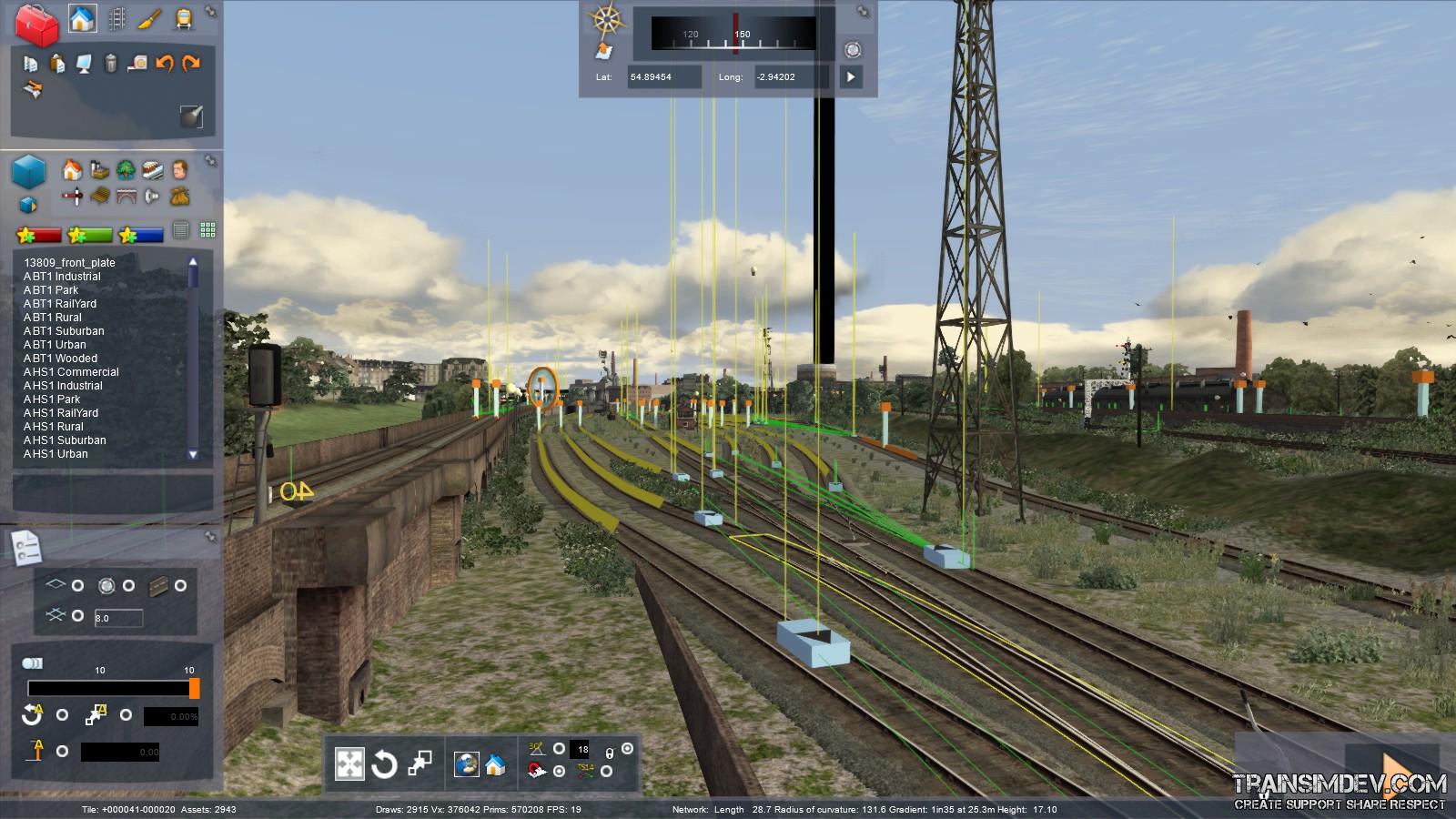Click the go-to-coordinates play arrow button
1456x819 pixels.
click(850, 77)
